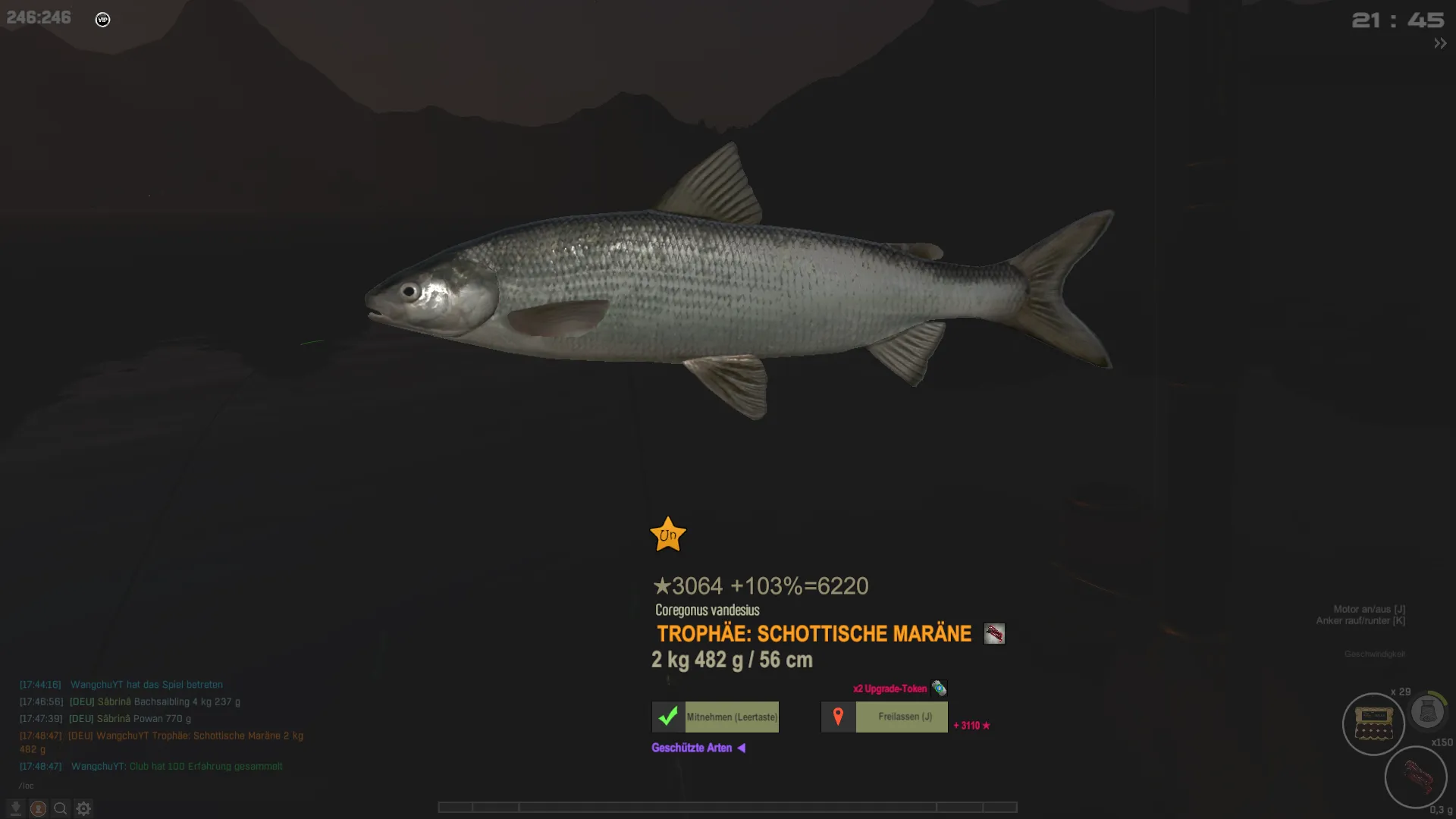
Task: Open chat search with the magnifier icon
Action: coord(61,808)
